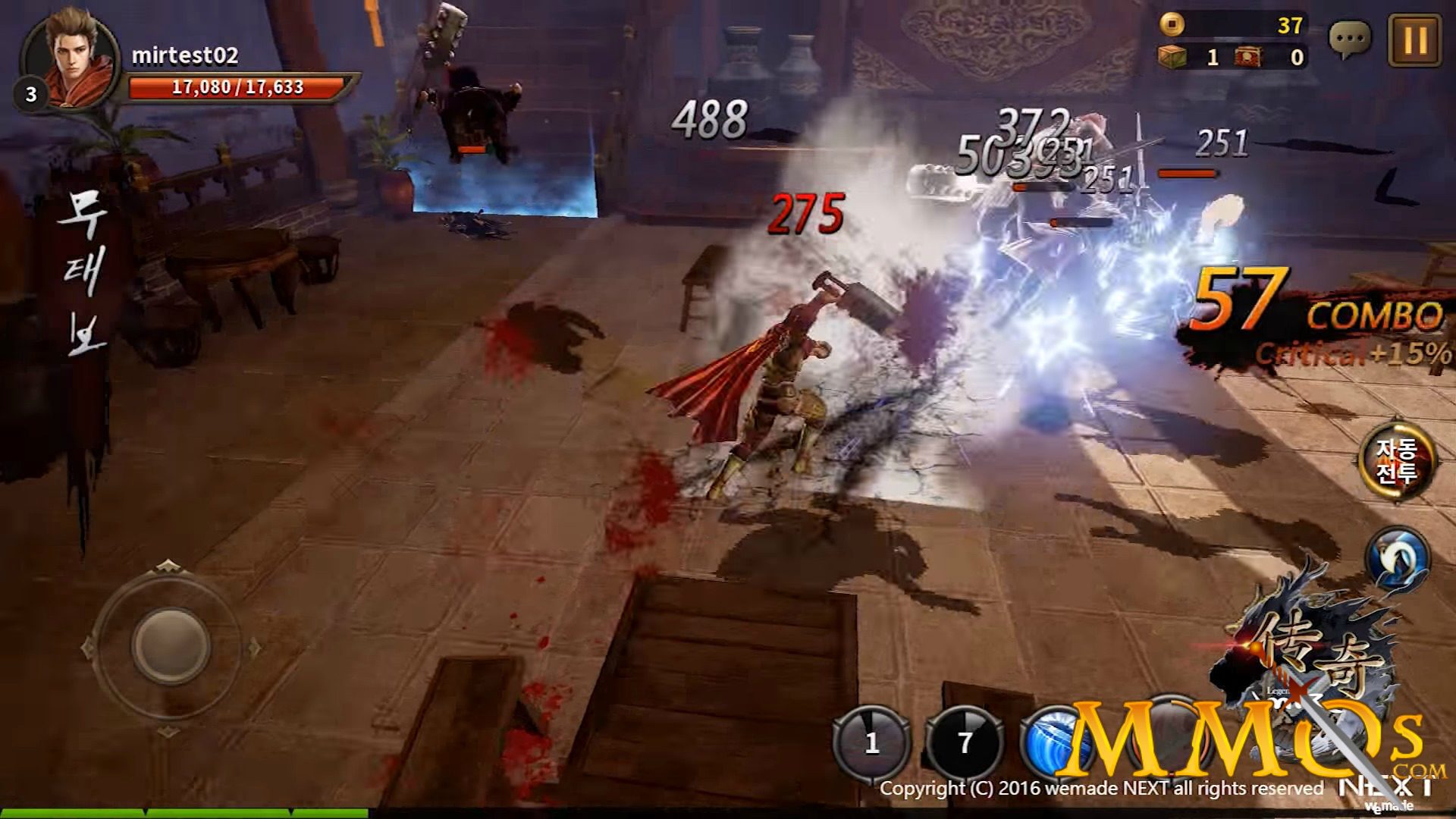Open the chat speech bubble
The height and width of the screenshot is (819, 1456).
1350,38
